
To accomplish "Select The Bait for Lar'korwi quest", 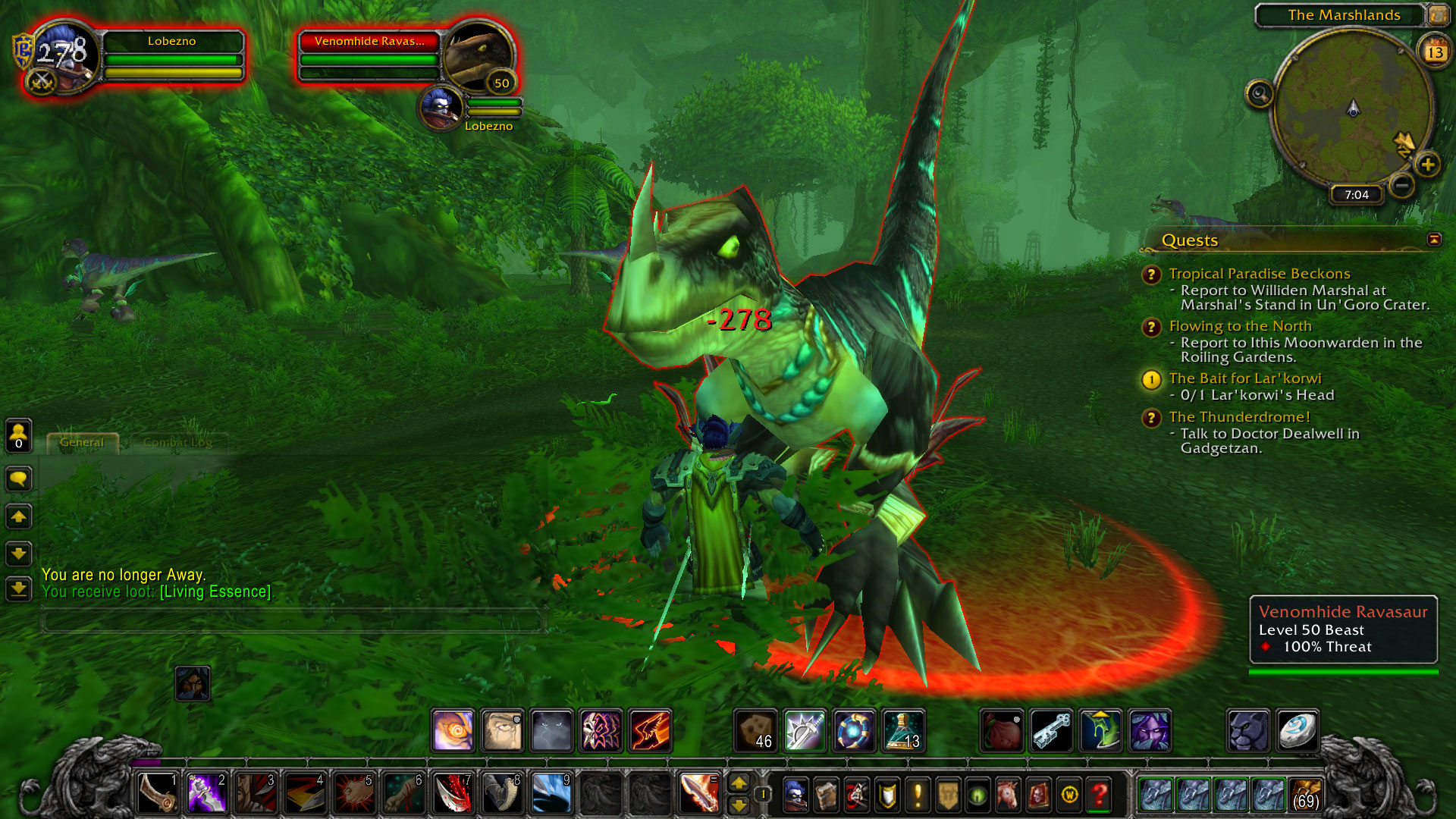I will pyautogui.click(x=1244, y=378).
